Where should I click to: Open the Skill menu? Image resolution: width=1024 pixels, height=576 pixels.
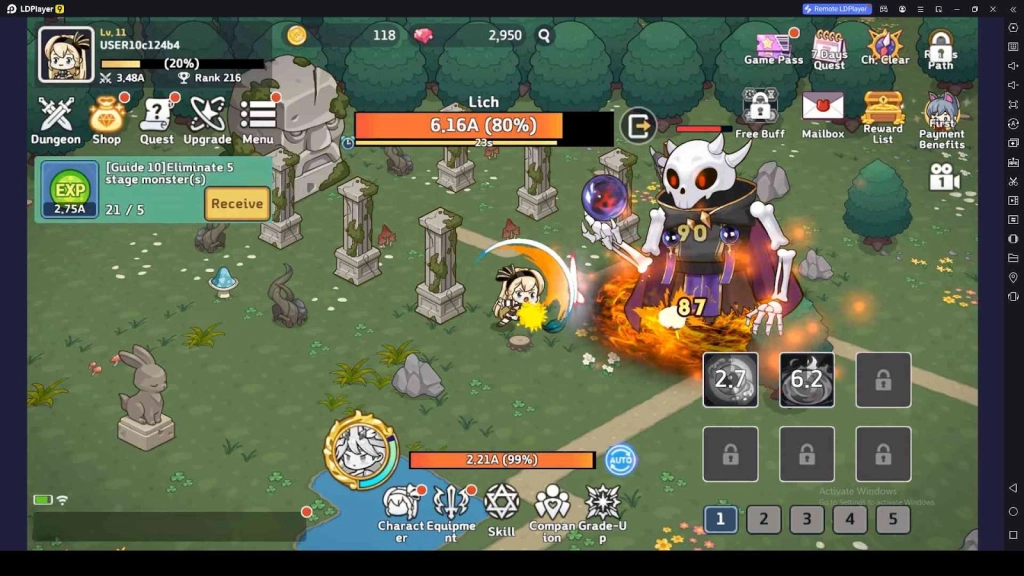click(501, 509)
